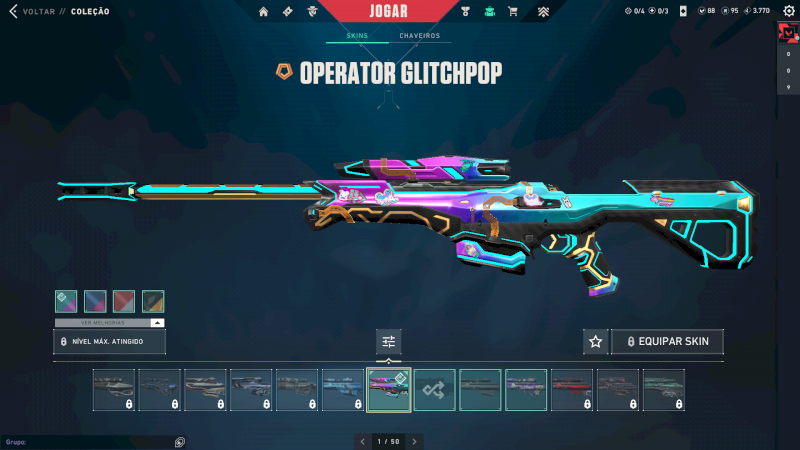Open the skin filter sliders button
This screenshot has height=450, width=800.
coord(389,342)
